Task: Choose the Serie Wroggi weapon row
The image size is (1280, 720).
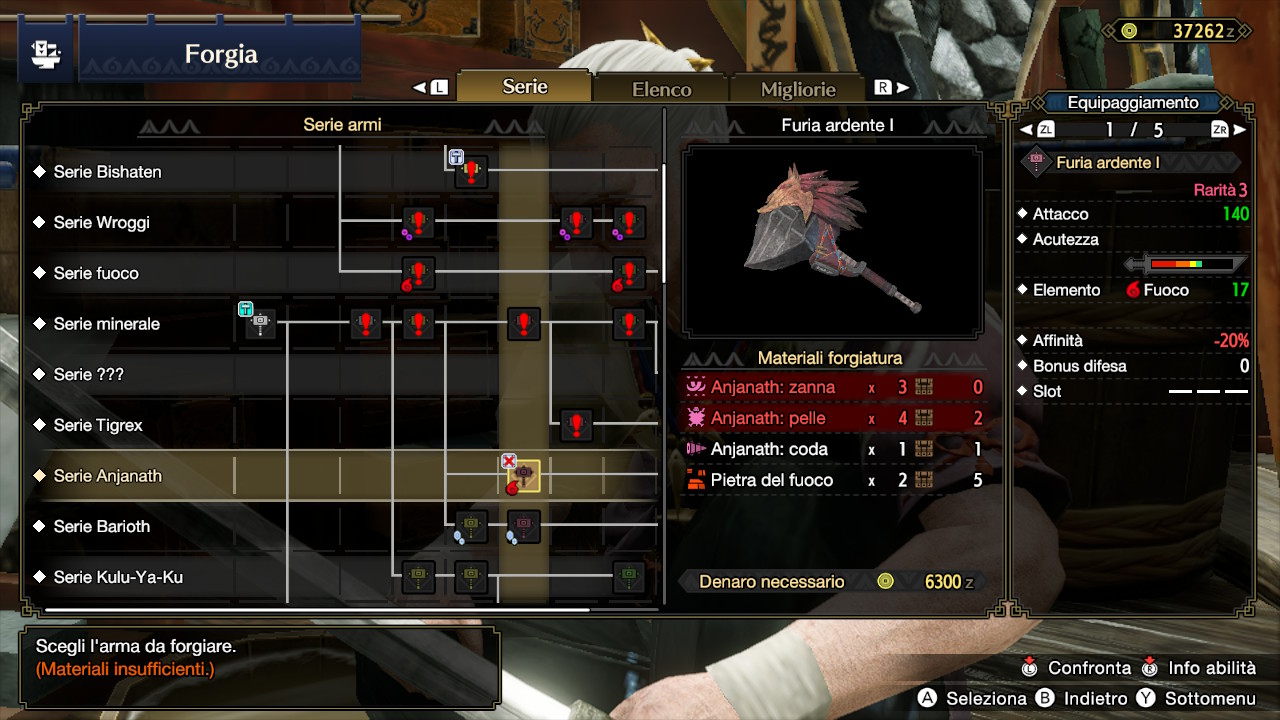Action: tap(101, 223)
